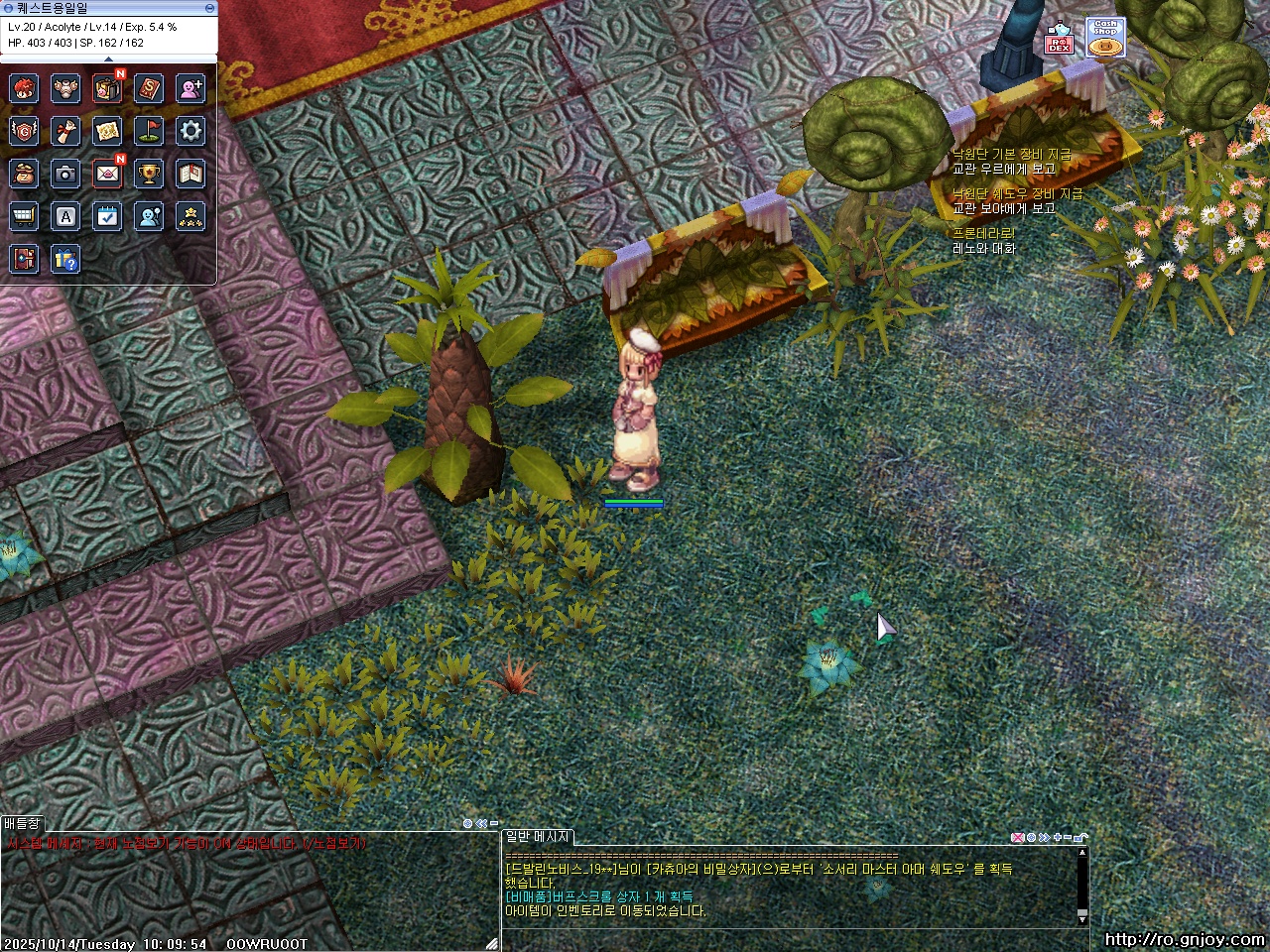Open the inventory chest icon
The height and width of the screenshot is (952, 1270).
(x=107, y=88)
